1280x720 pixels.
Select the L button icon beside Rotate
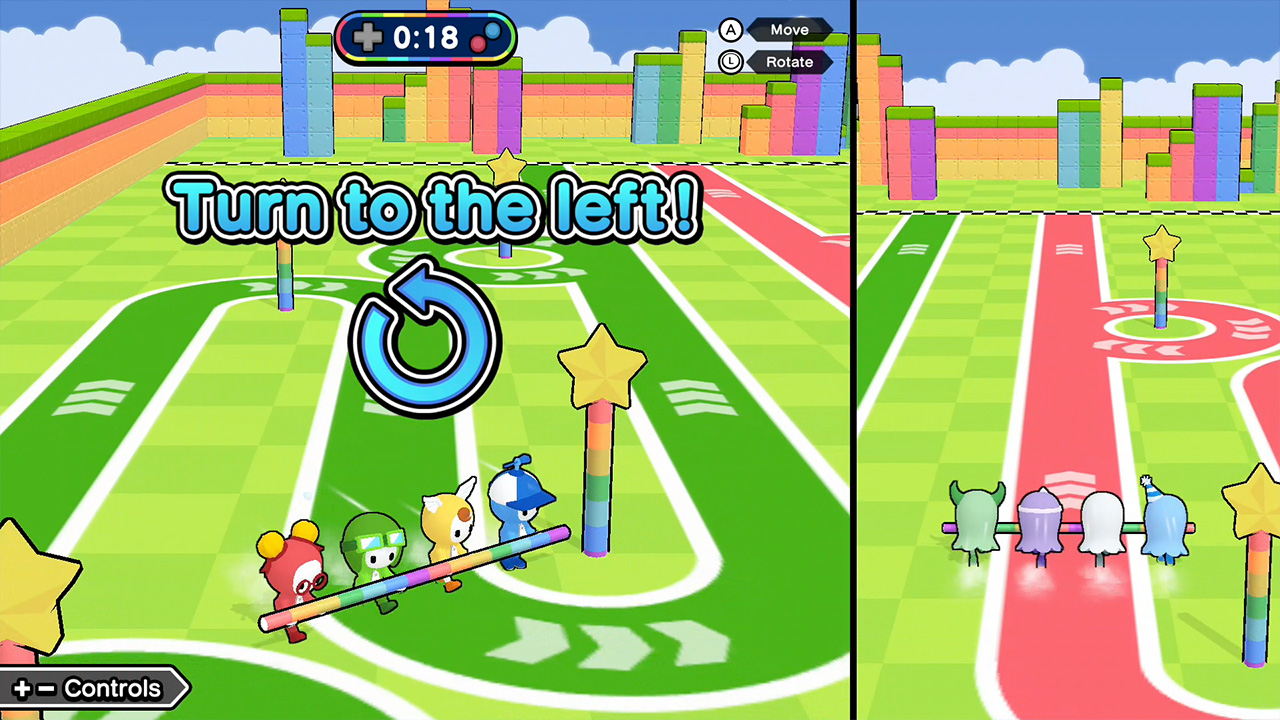730,62
